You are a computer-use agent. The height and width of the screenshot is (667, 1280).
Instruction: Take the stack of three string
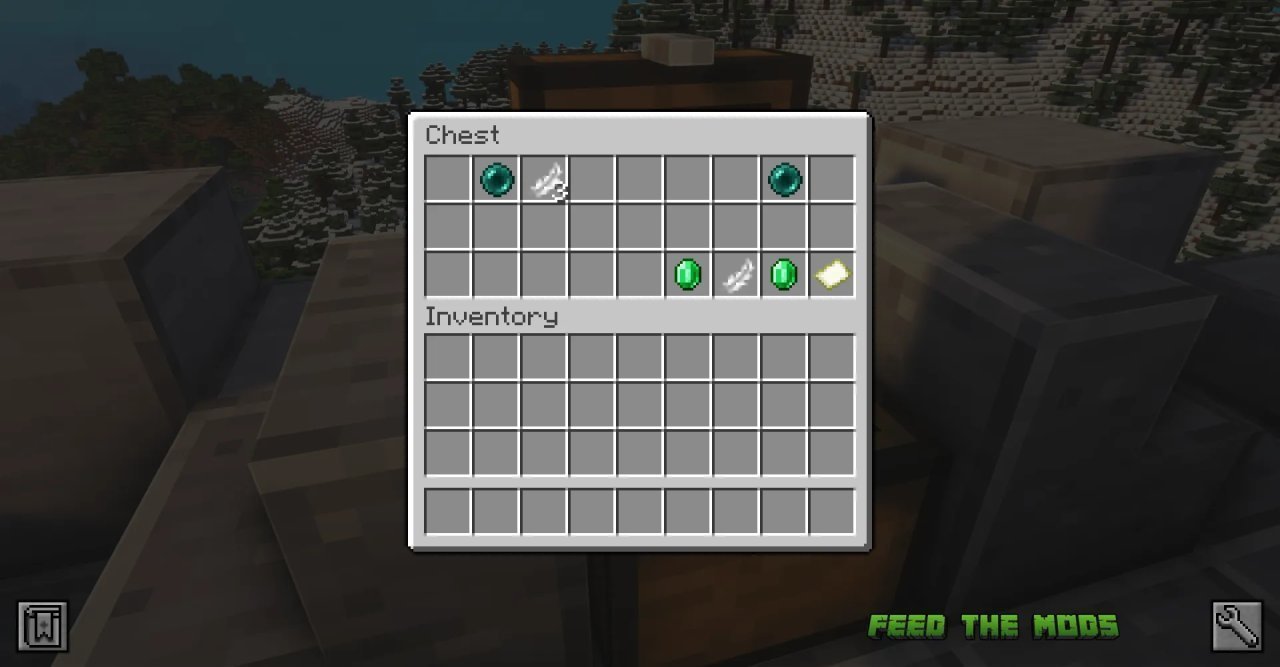click(546, 180)
